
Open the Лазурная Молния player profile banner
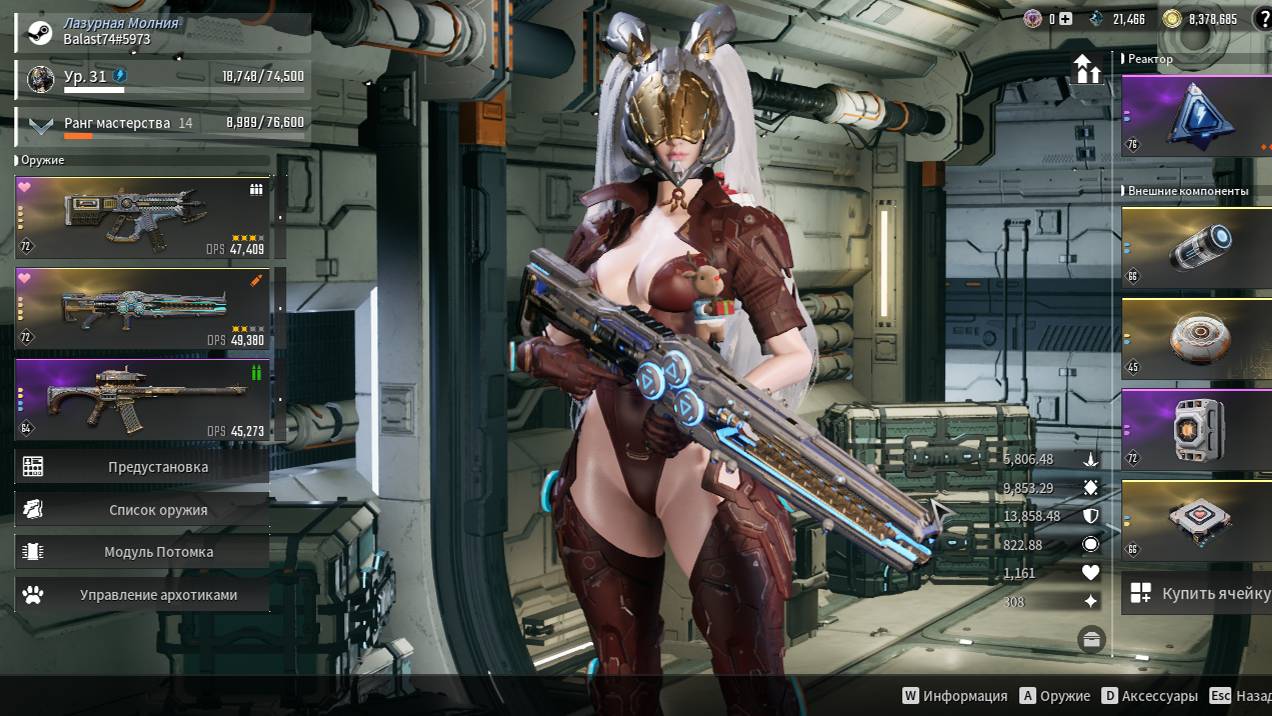point(163,31)
